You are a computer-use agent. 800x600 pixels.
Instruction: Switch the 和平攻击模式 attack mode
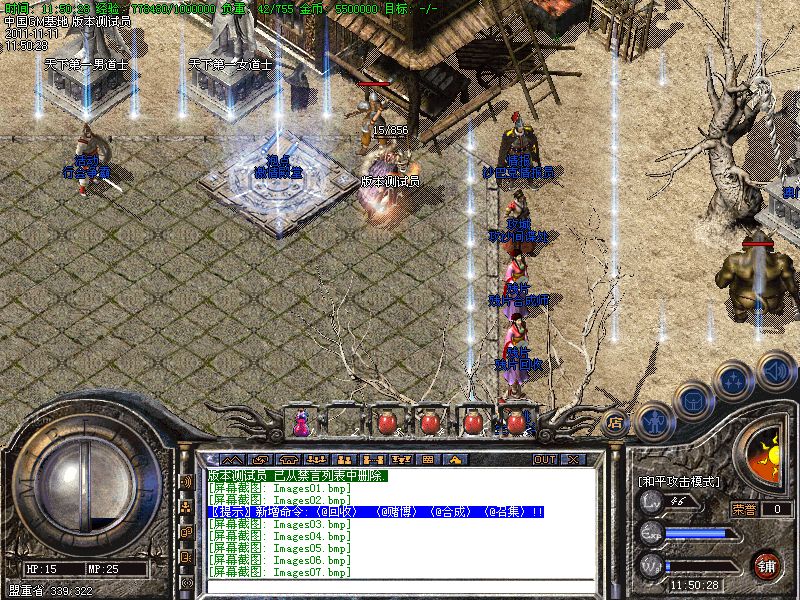pyautogui.click(x=679, y=481)
